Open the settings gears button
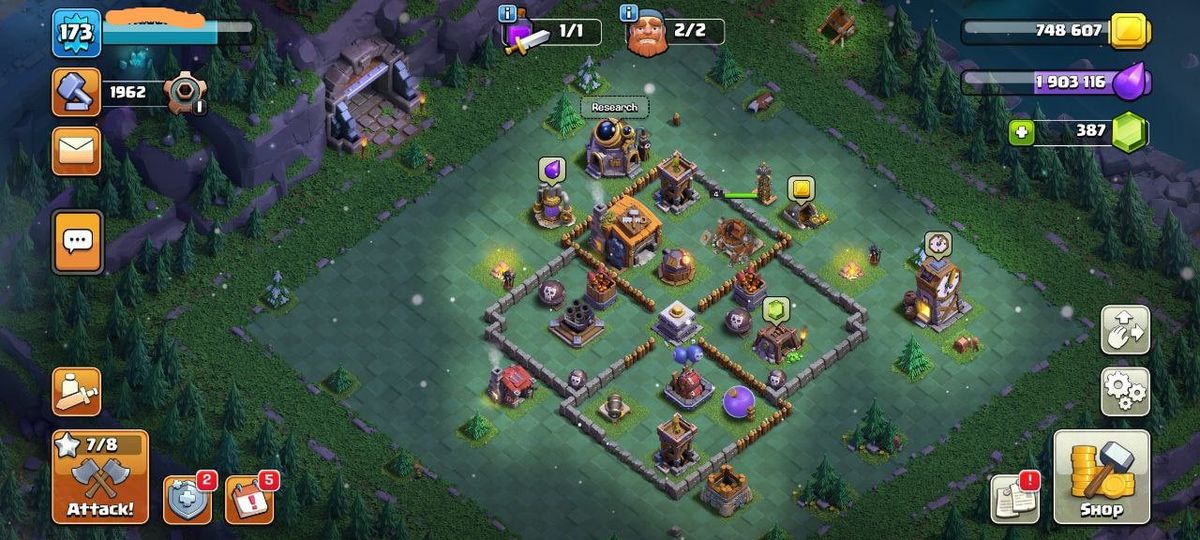 point(1125,391)
